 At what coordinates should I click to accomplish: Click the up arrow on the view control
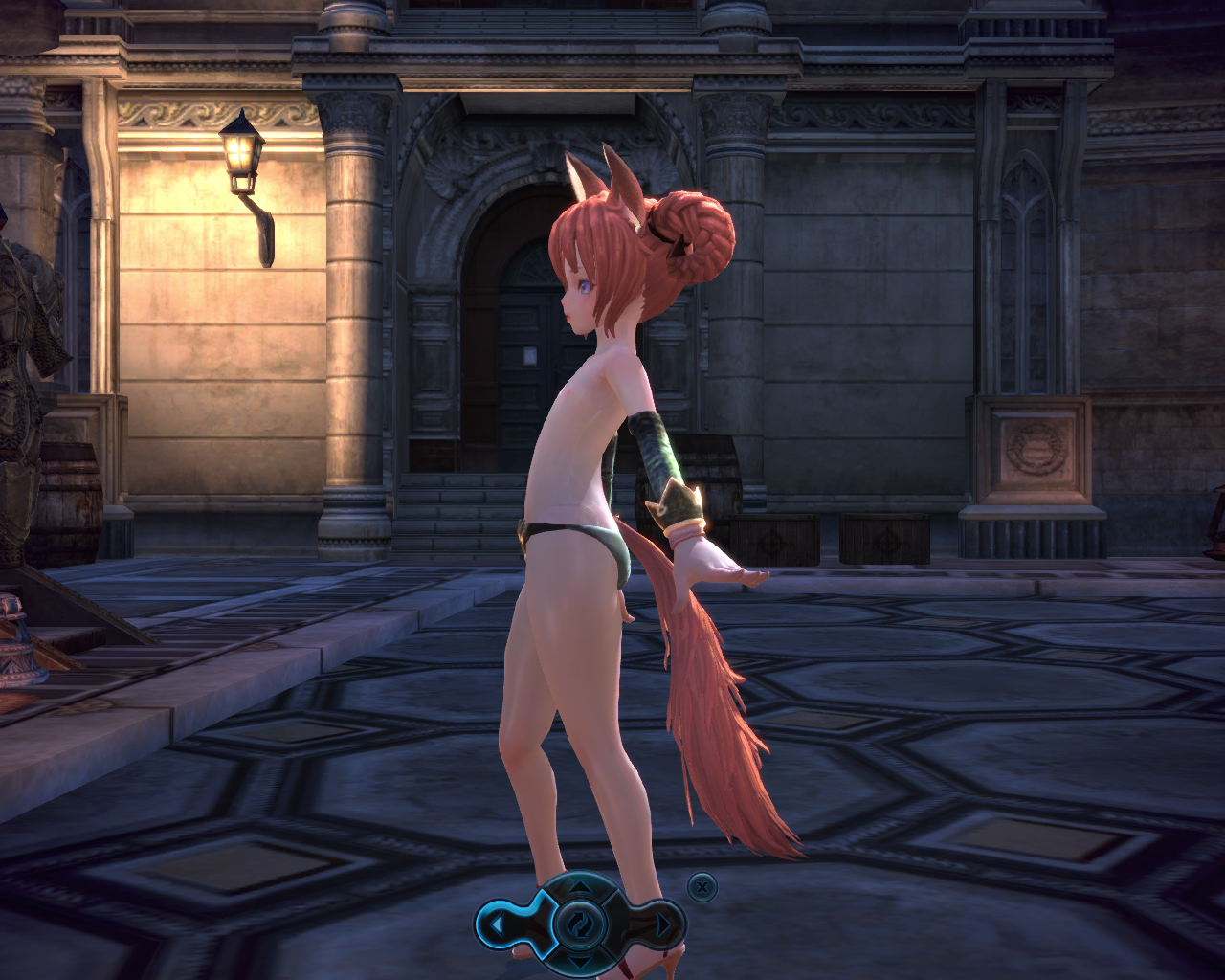[580, 888]
